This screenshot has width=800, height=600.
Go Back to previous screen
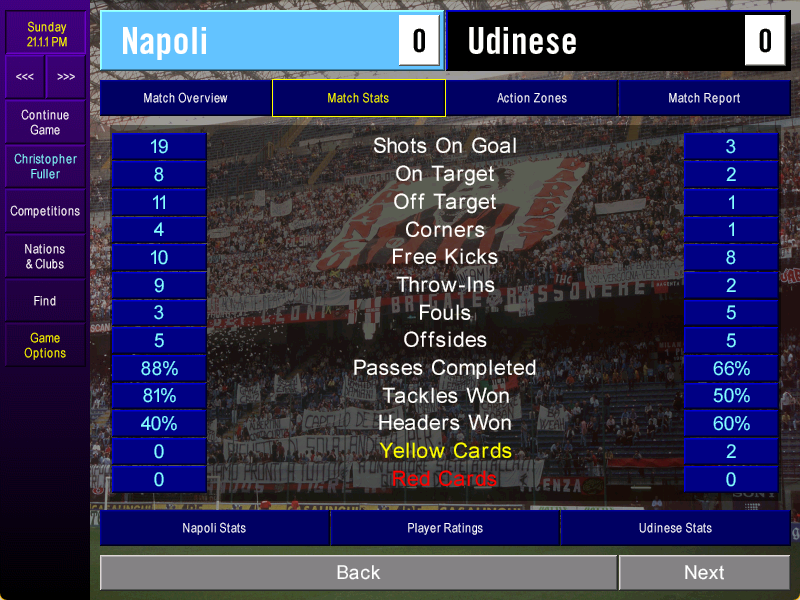coord(358,573)
